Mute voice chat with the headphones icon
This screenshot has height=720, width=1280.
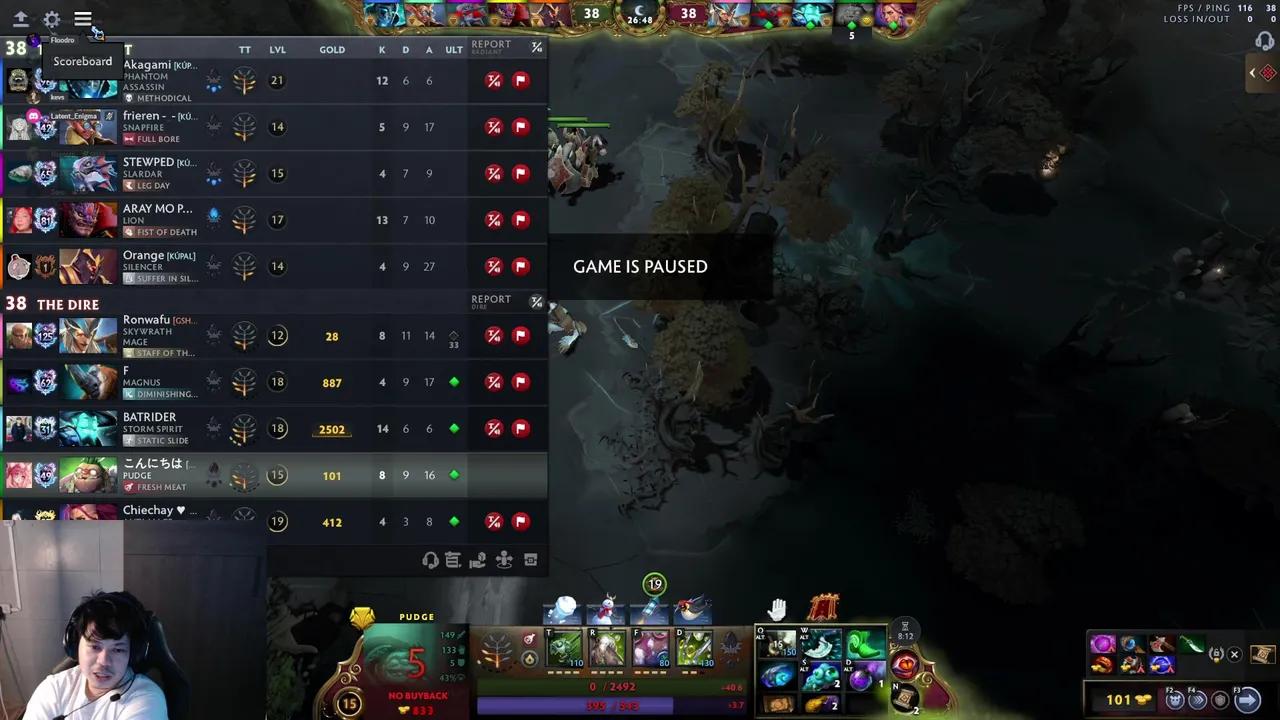click(430, 560)
